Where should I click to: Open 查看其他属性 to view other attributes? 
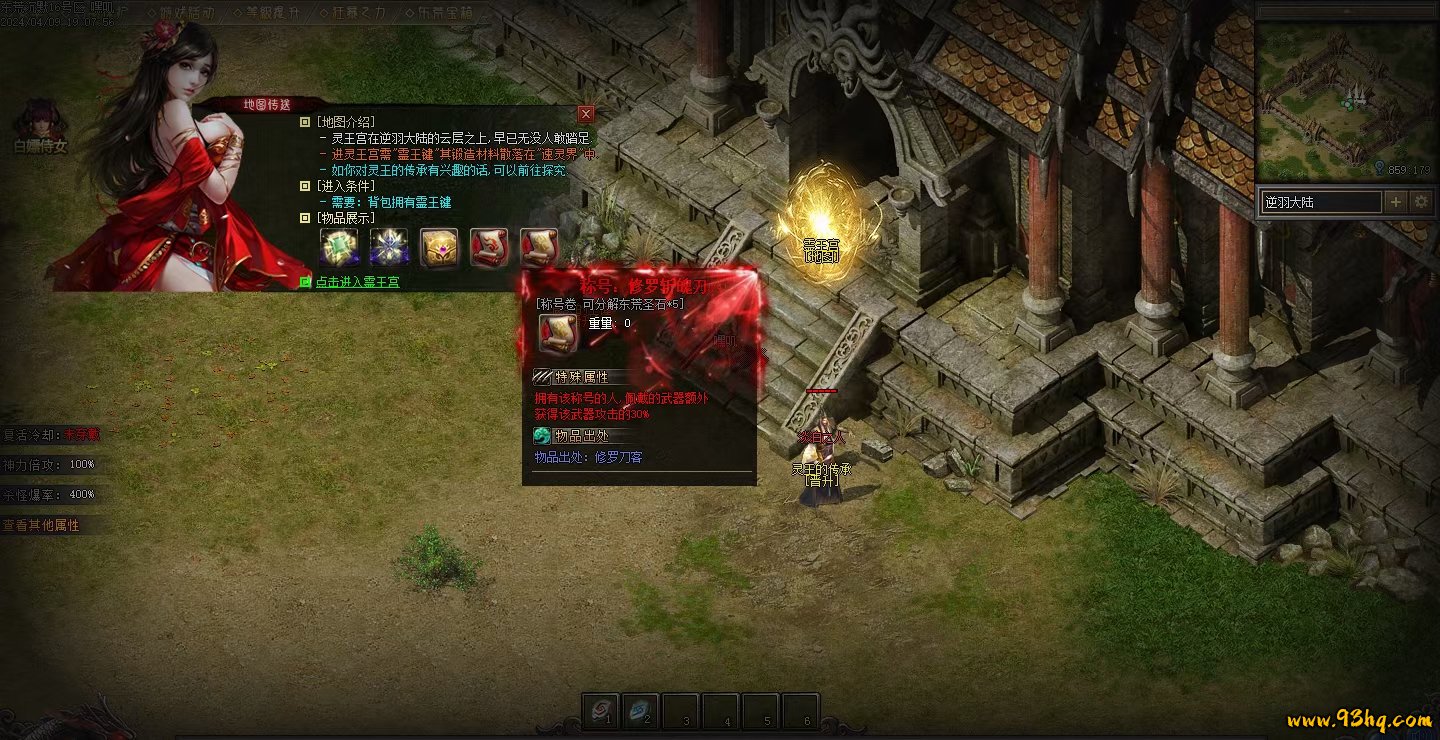tap(42, 525)
